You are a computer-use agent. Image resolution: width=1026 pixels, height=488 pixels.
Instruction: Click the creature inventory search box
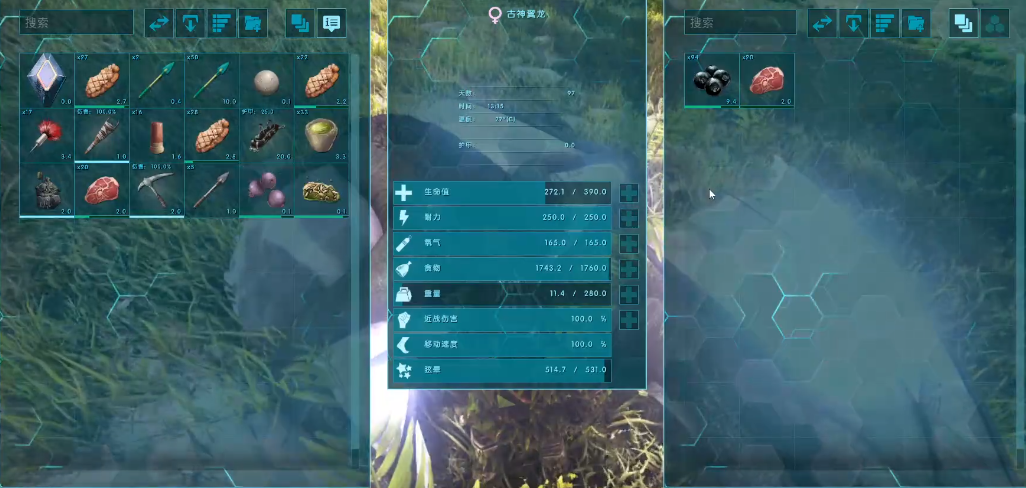[740, 22]
